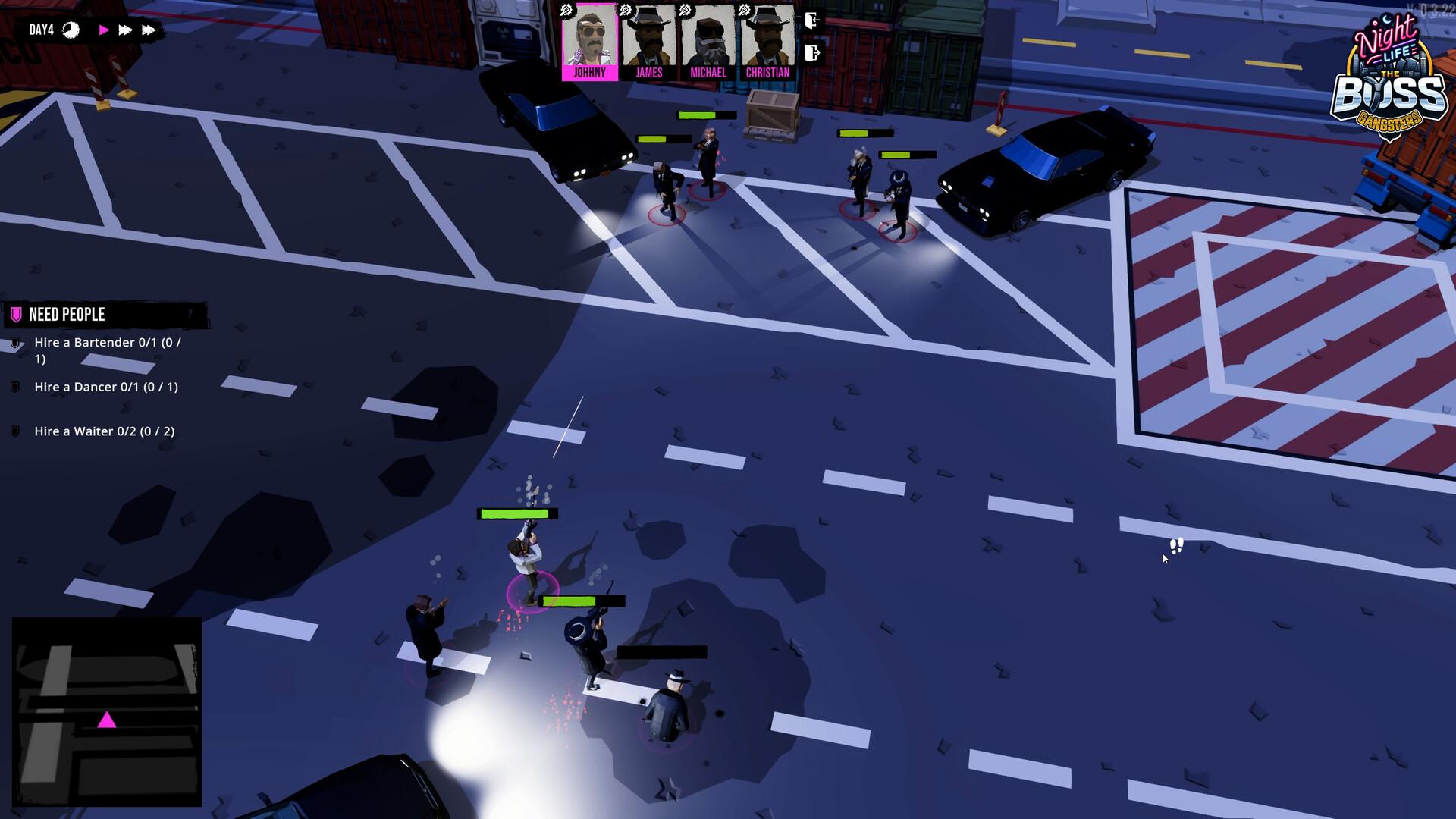The width and height of the screenshot is (1456, 819).
Task: Select the Hire a Waiter objective
Action: coord(104,431)
